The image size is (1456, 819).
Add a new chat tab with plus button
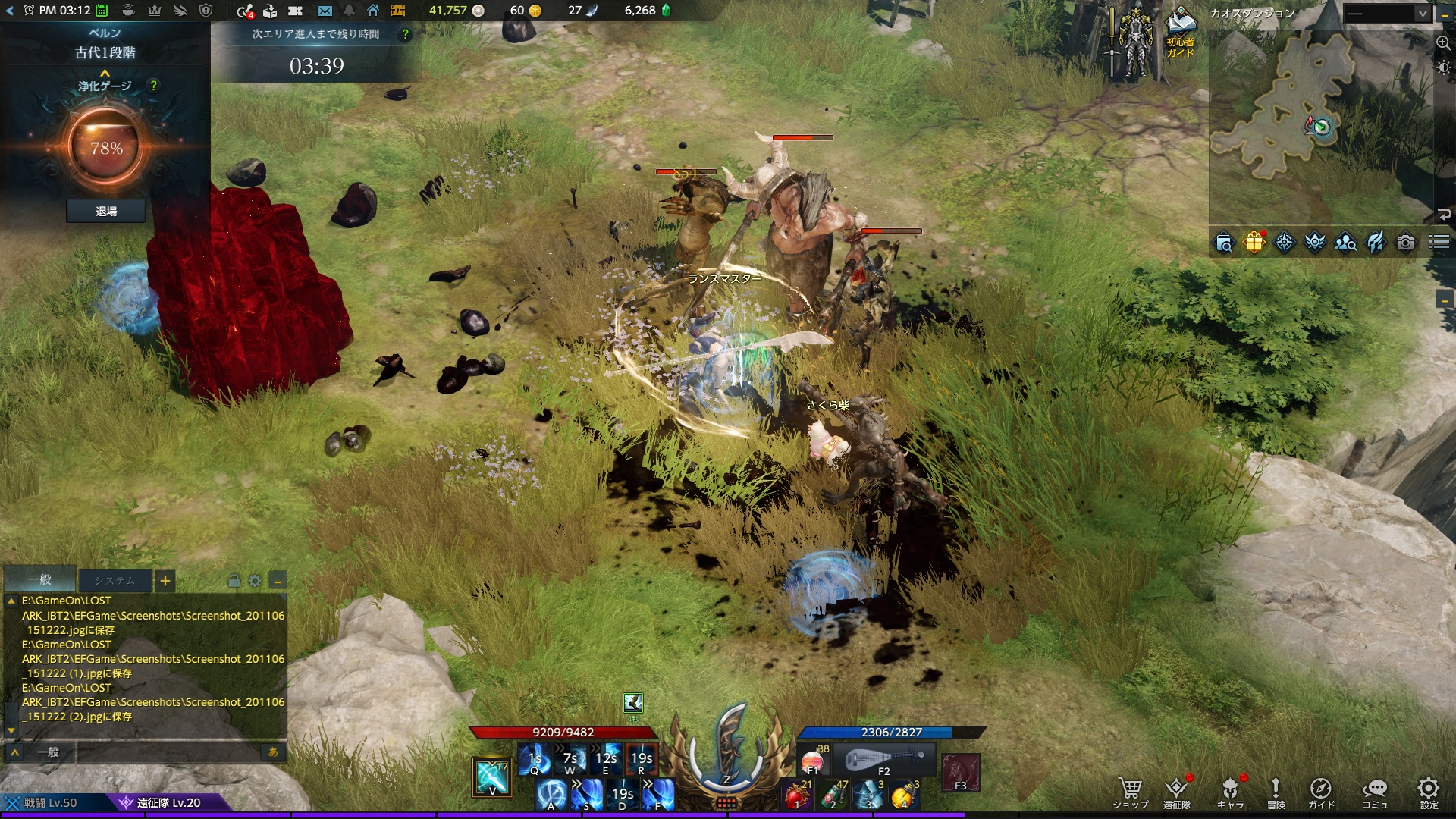coord(165,581)
